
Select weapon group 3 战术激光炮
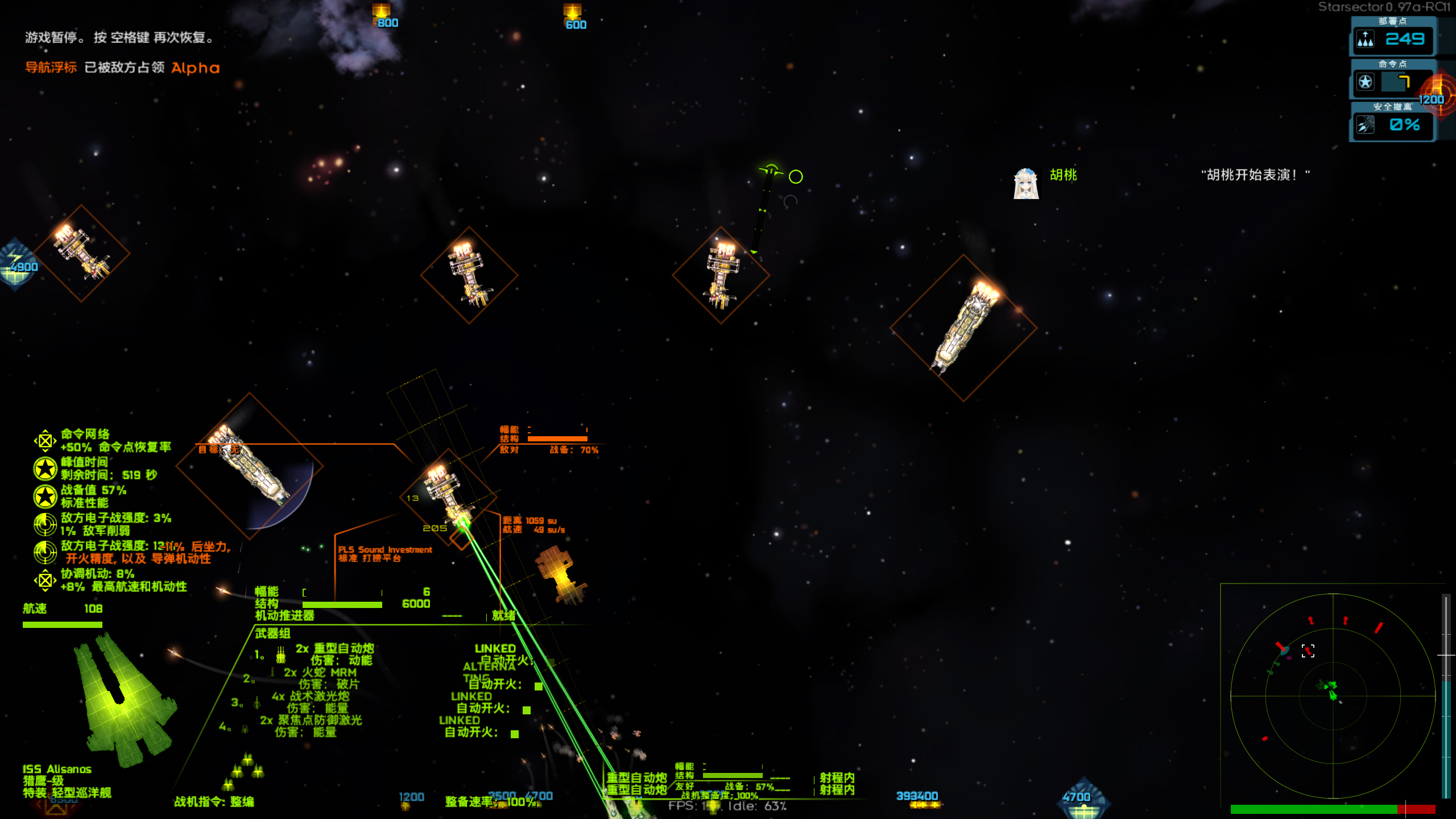pyautogui.click(x=311, y=696)
